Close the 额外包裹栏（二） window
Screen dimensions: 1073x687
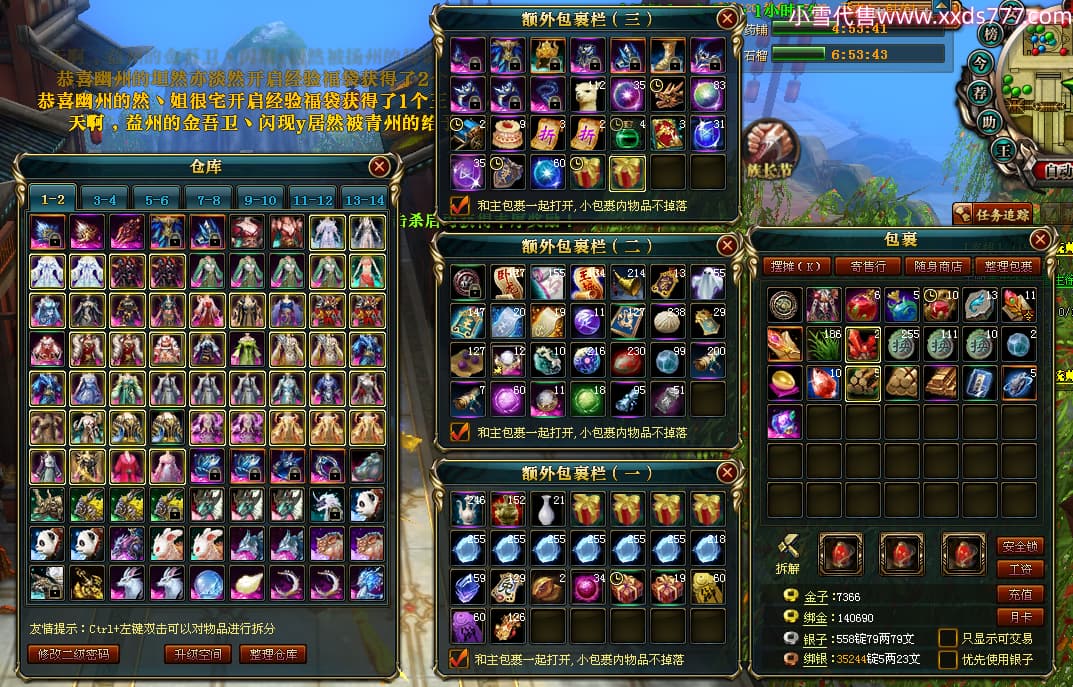tap(727, 246)
